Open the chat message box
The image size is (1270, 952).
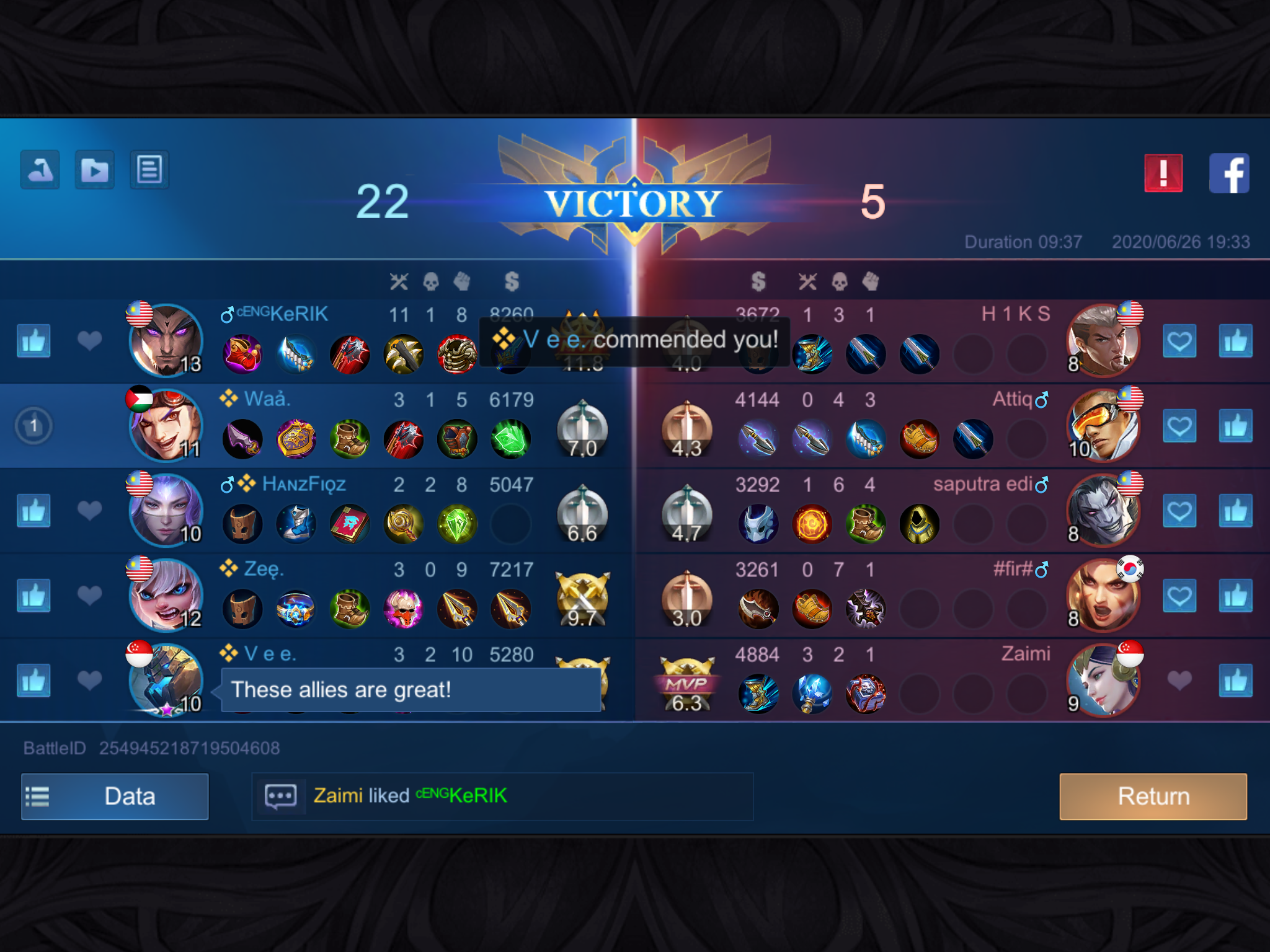coord(281,796)
